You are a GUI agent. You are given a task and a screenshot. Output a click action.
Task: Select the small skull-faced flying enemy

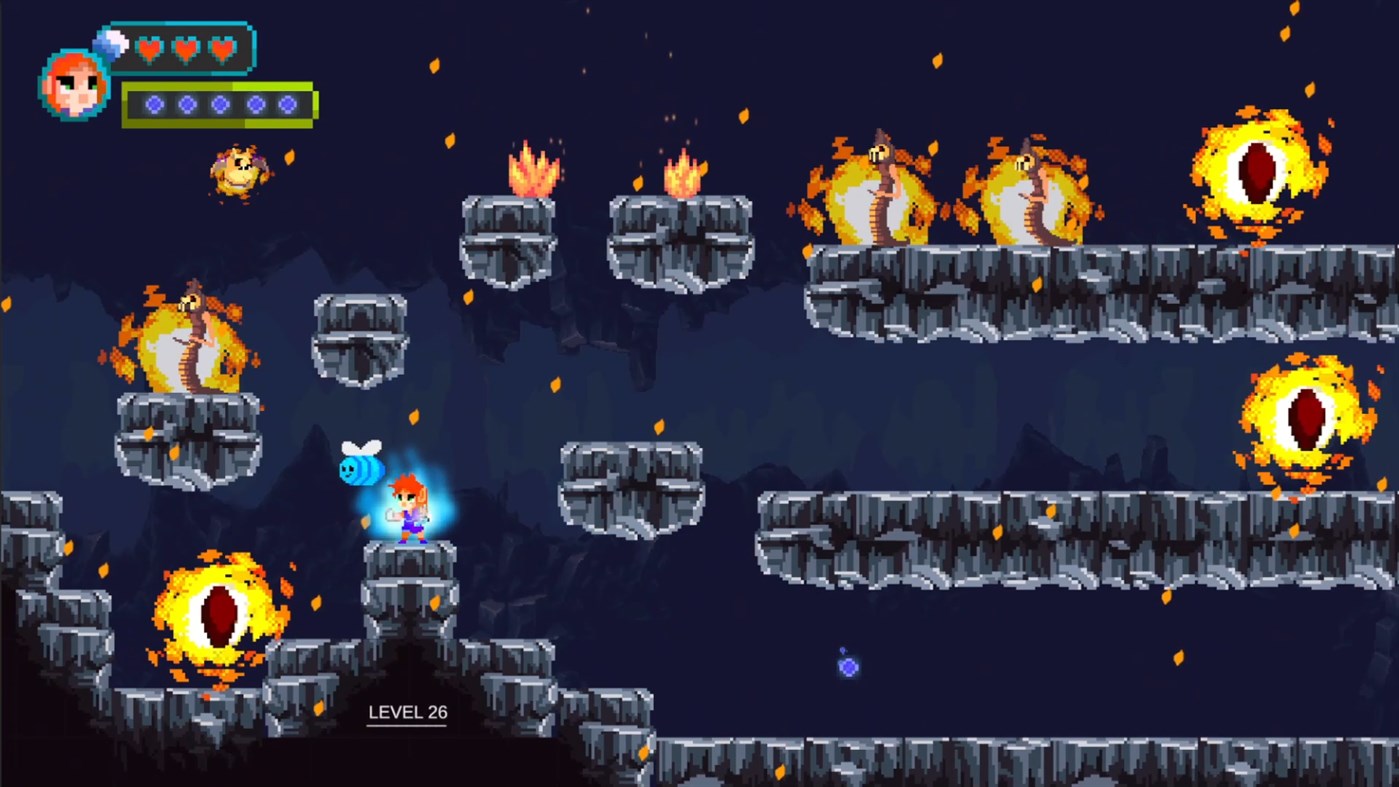click(238, 170)
